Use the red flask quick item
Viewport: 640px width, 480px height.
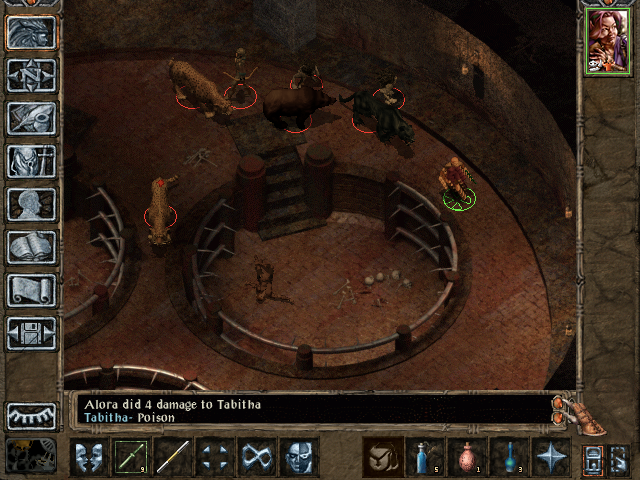click(467, 457)
